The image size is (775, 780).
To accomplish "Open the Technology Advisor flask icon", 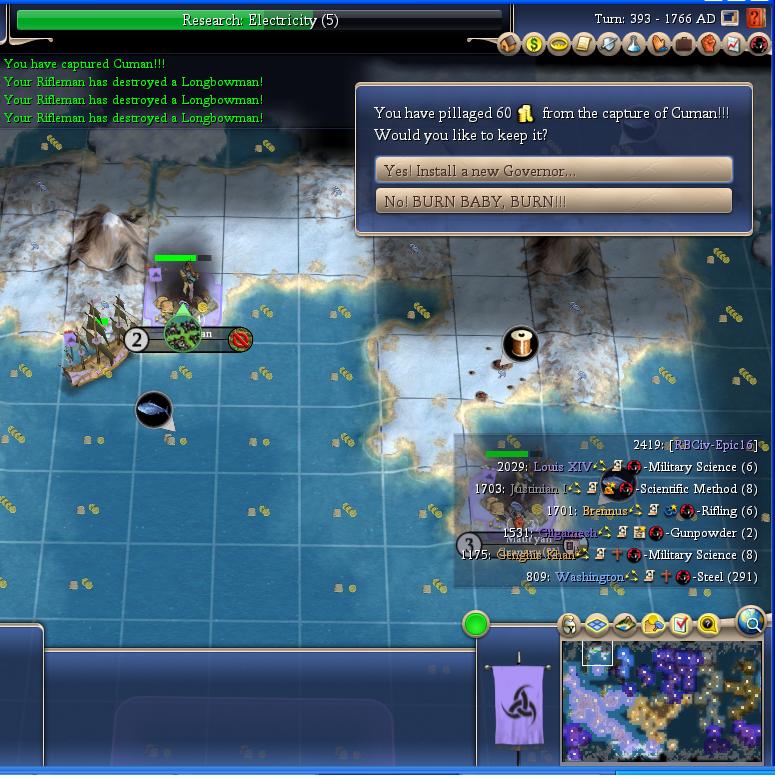I will point(634,44).
